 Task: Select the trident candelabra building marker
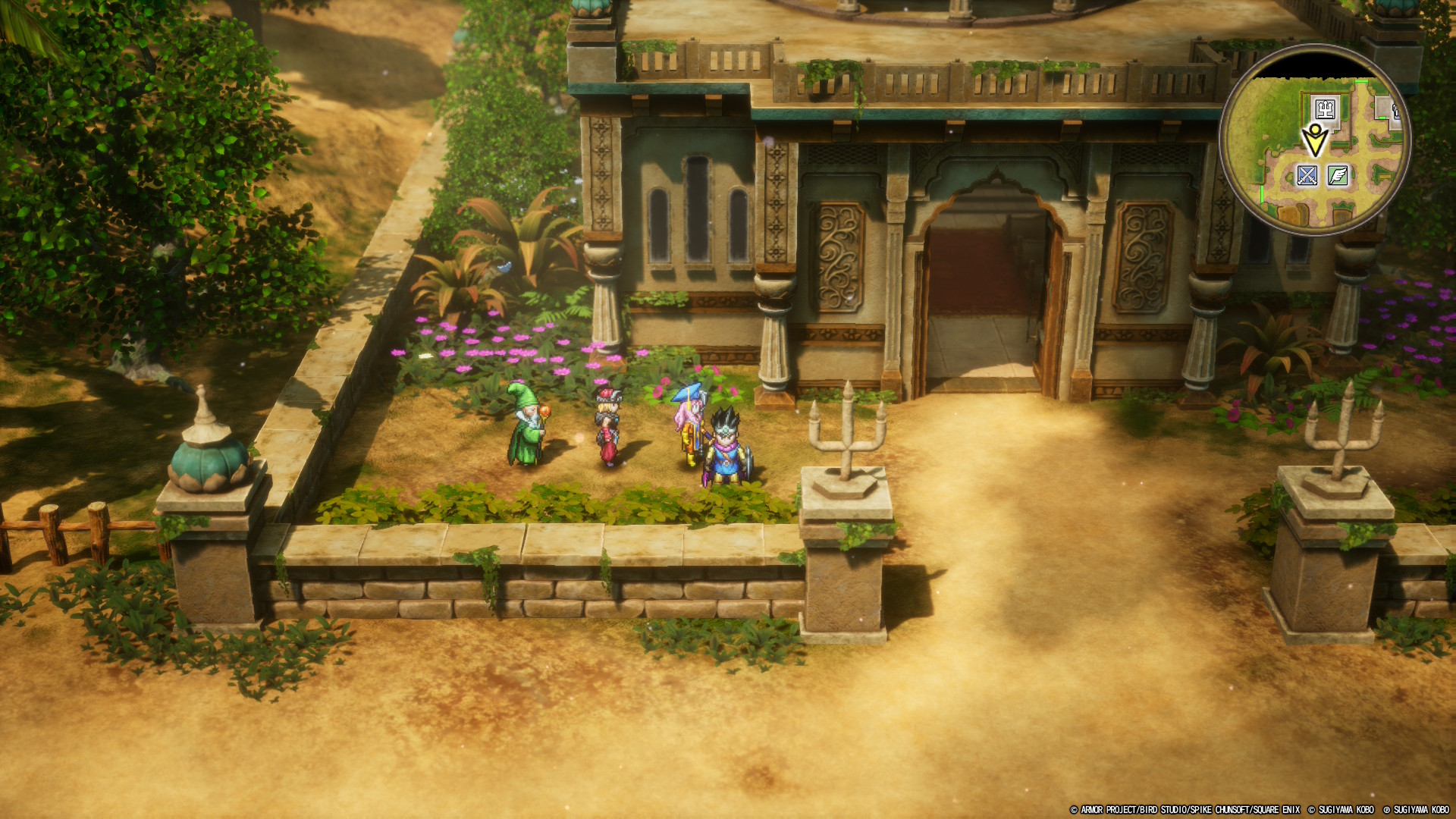coord(1325,109)
